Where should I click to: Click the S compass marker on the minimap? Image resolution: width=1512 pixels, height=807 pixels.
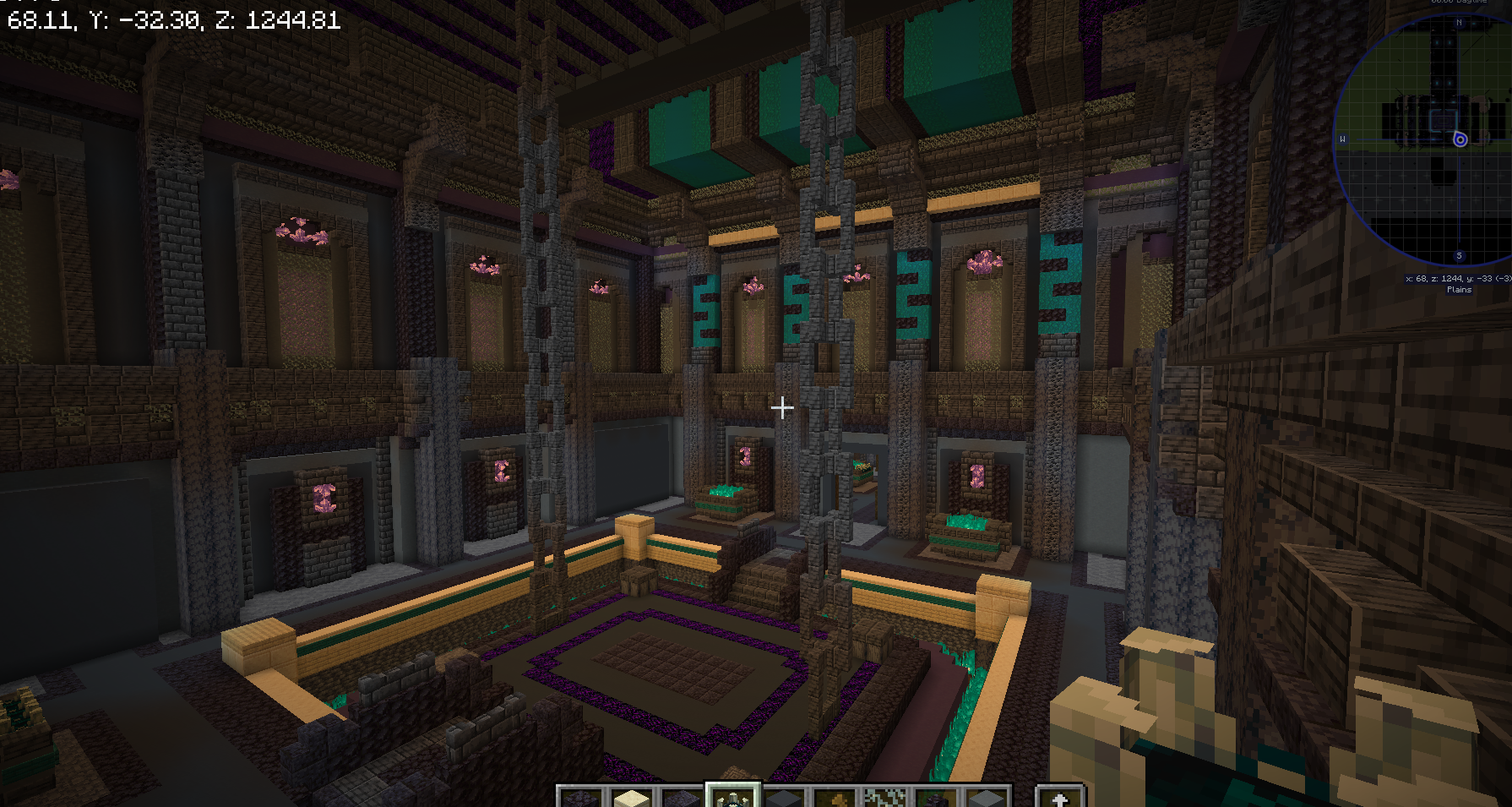(x=1459, y=254)
